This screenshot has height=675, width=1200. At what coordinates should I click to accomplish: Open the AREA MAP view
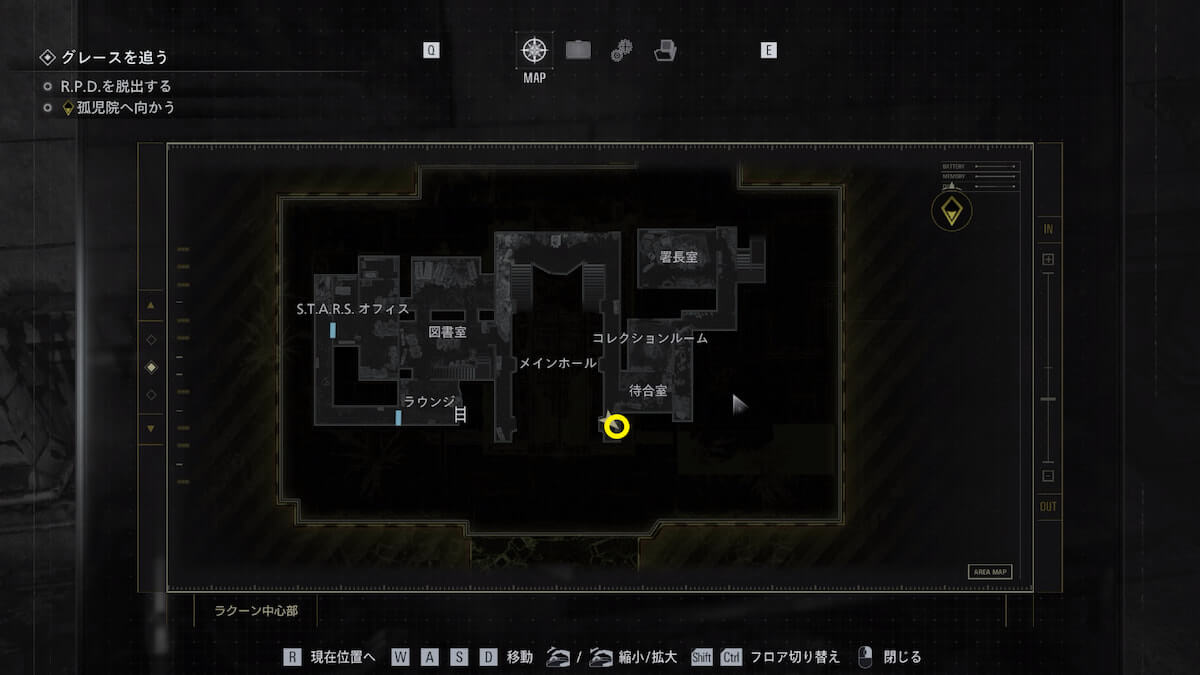click(989, 572)
